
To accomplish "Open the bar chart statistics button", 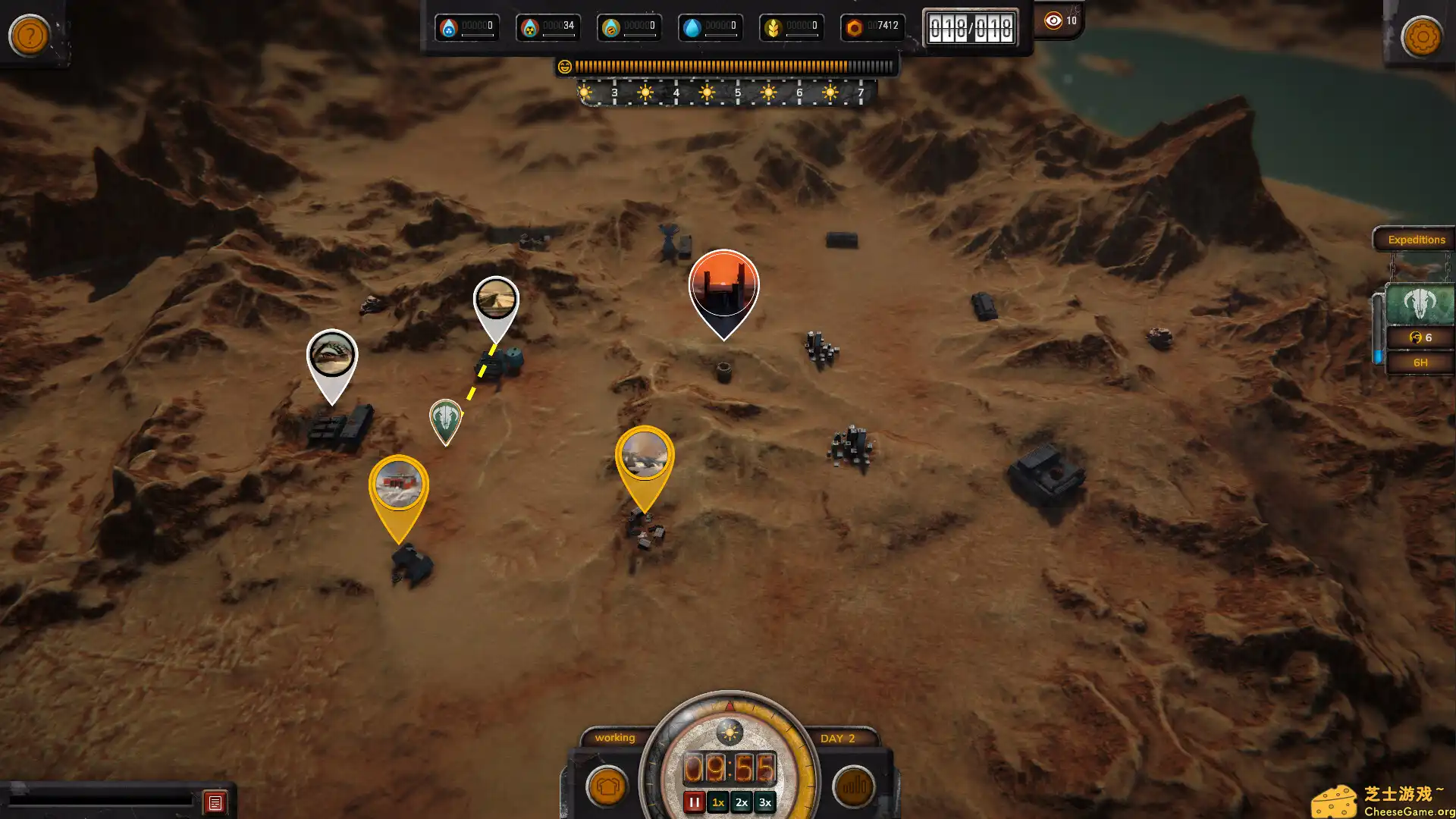I will click(854, 786).
